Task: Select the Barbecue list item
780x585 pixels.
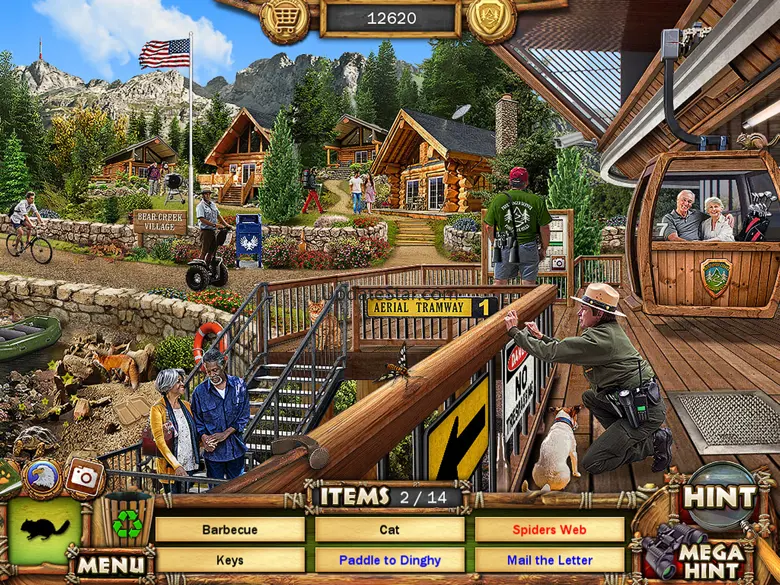Action: coord(230,530)
